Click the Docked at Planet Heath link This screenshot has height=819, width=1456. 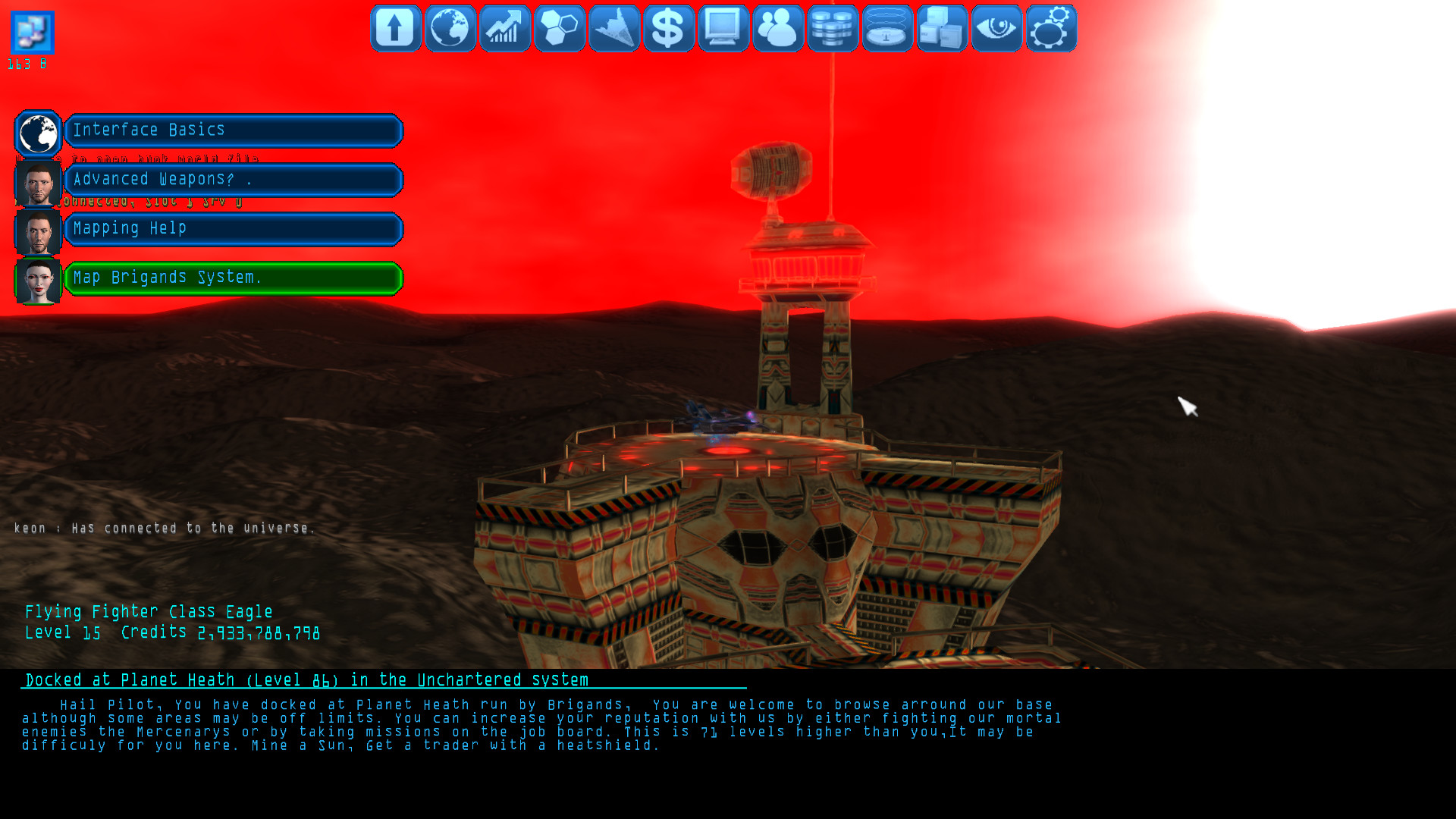click(306, 680)
